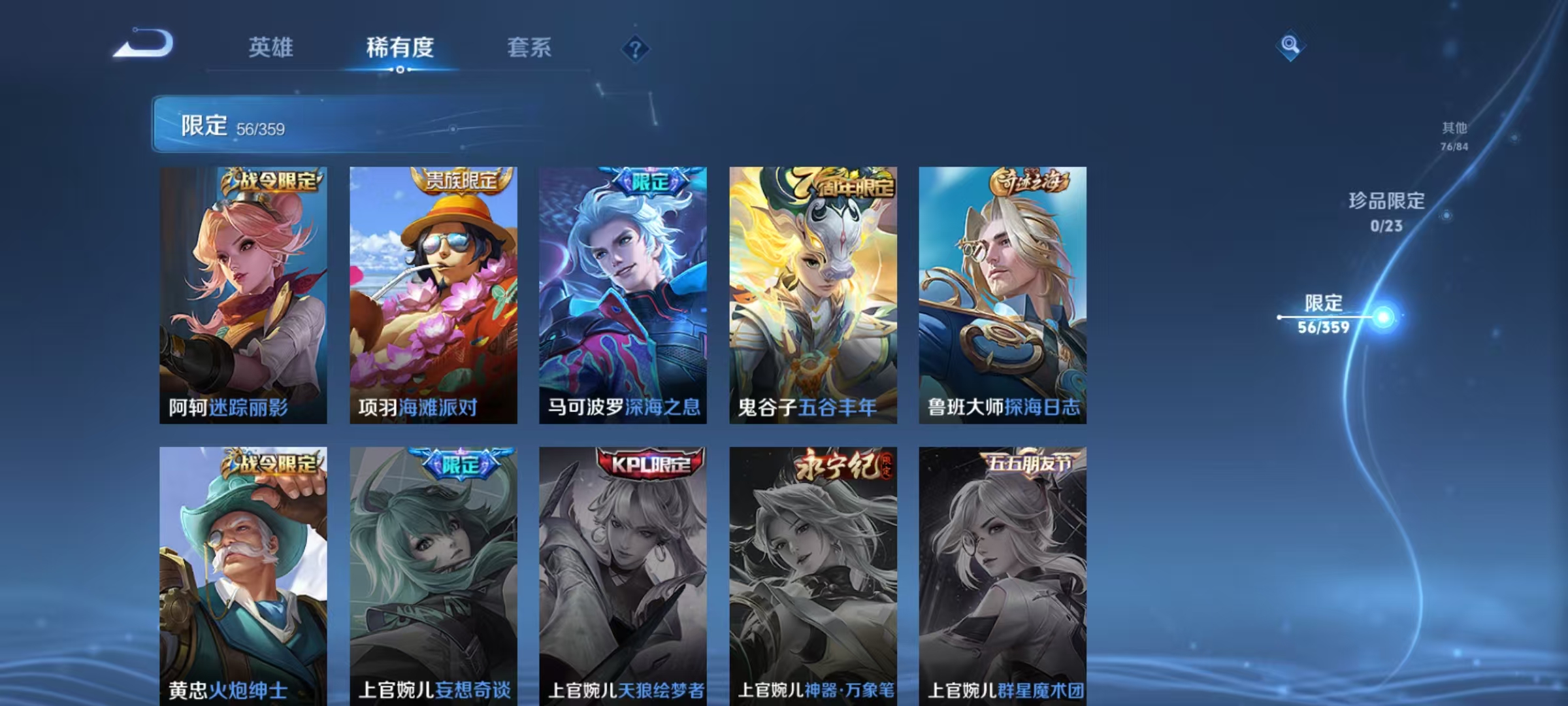Image resolution: width=1568 pixels, height=706 pixels.
Task: Click the question mark help icon
Action: click(634, 47)
